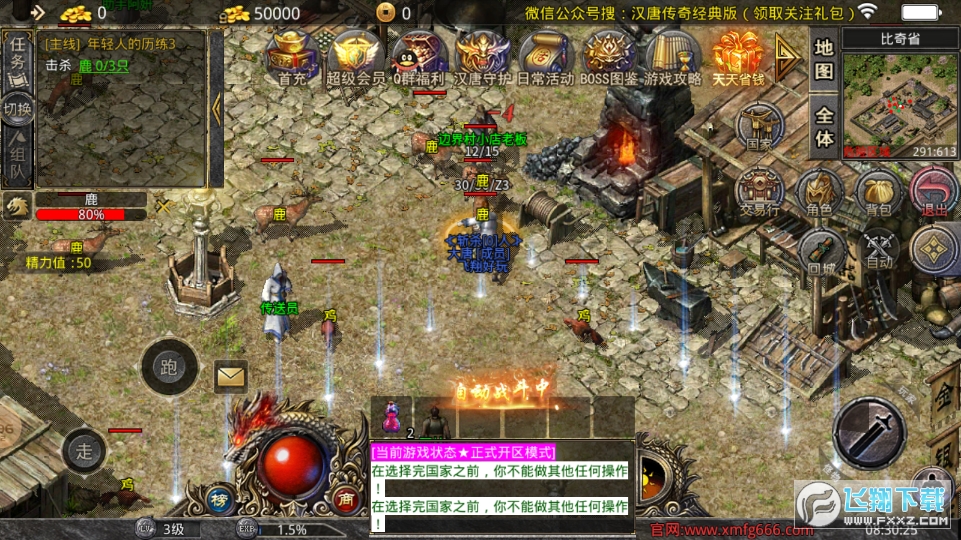Open the 汉唐守护 guardian icon
Screen dimensions: 961x540
click(482, 57)
